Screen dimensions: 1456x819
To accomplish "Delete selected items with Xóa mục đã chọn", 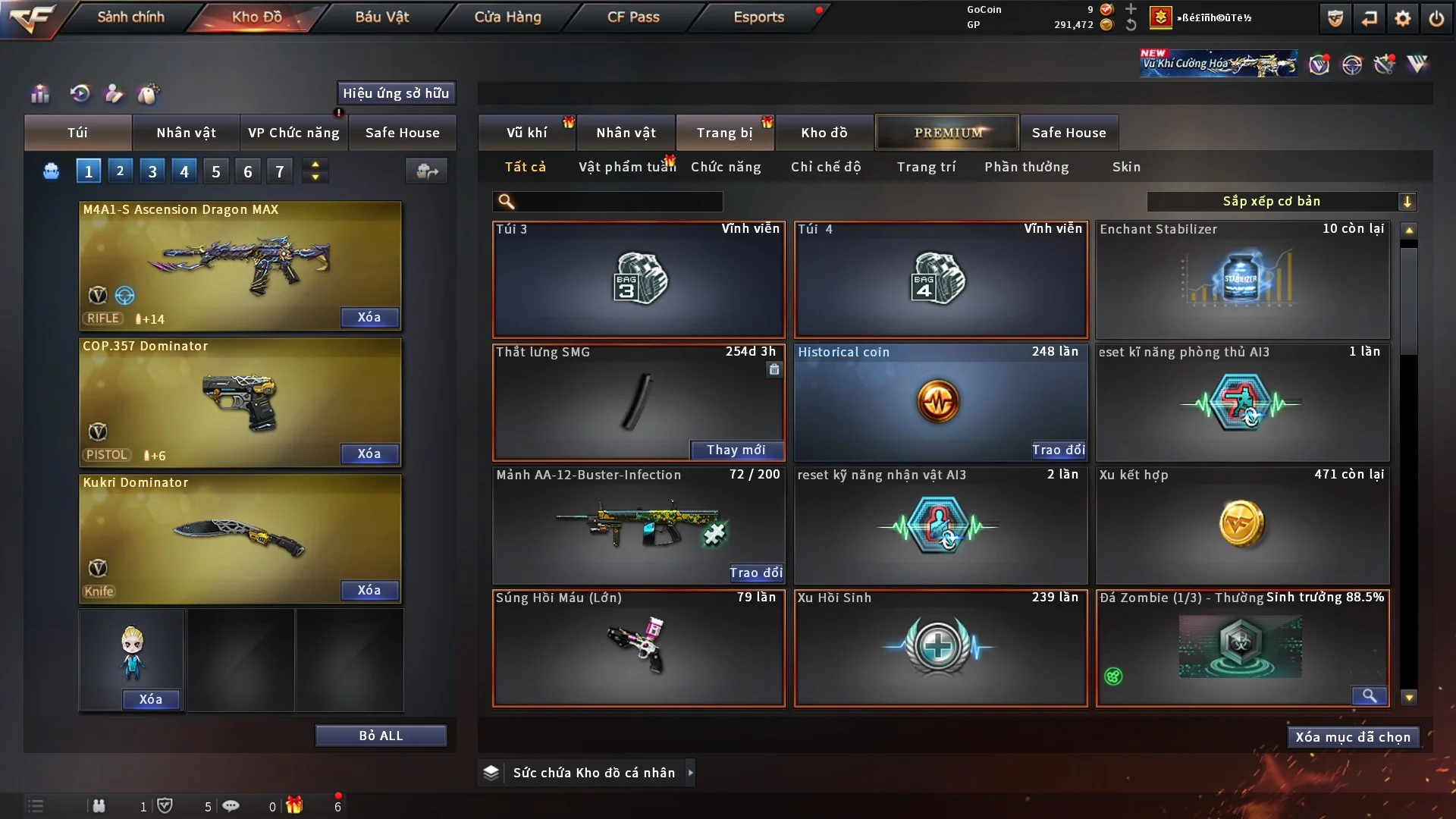I will pos(1353,737).
